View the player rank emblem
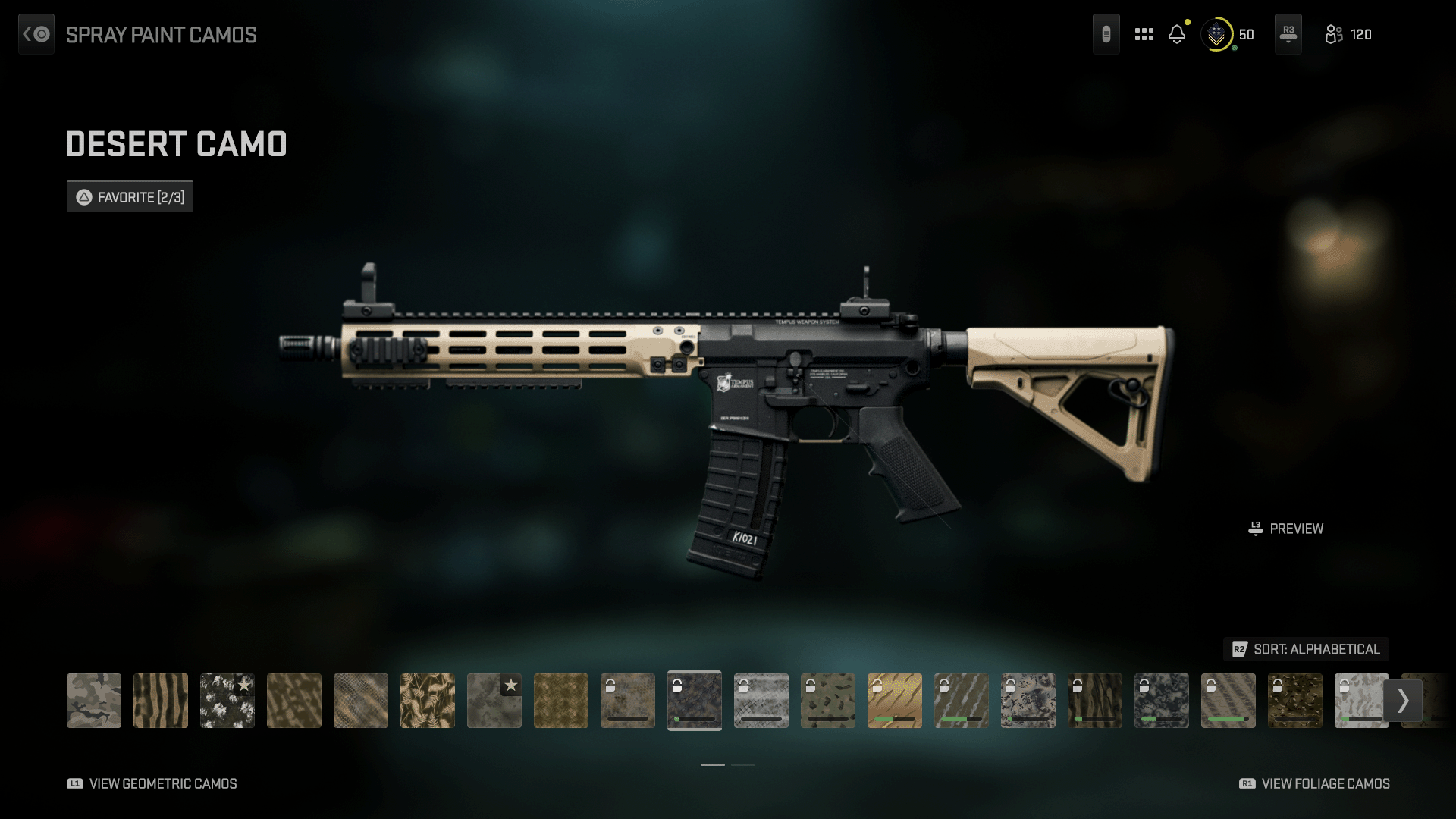1456x819 pixels. [x=1216, y=35]
